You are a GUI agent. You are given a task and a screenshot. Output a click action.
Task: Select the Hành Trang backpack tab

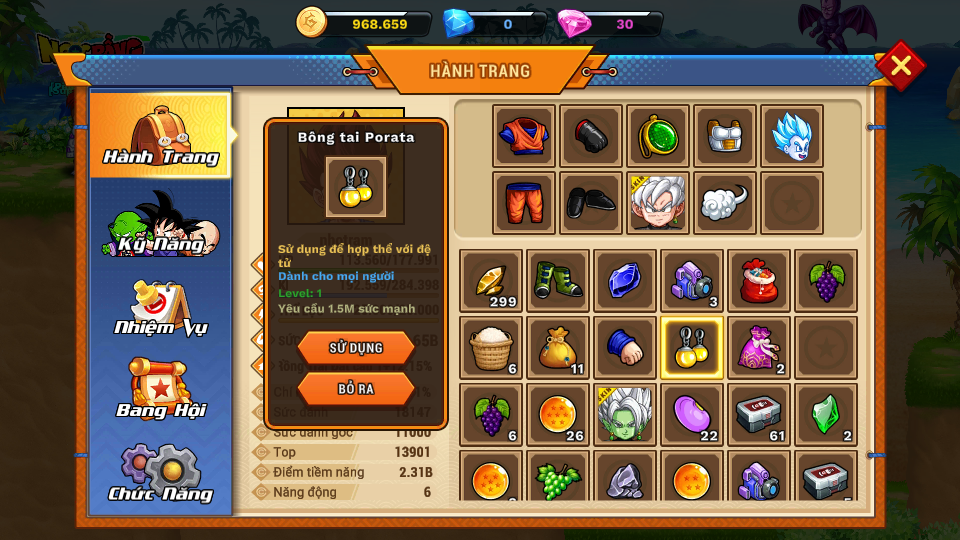coord(161,136)
